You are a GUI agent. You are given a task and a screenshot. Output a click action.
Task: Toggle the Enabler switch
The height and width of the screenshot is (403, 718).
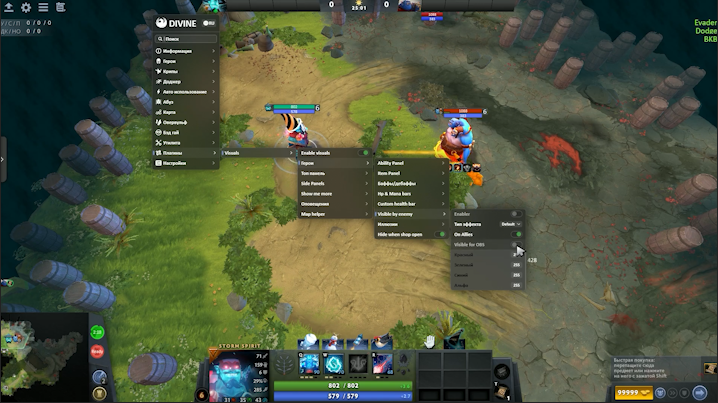point(516,213)
